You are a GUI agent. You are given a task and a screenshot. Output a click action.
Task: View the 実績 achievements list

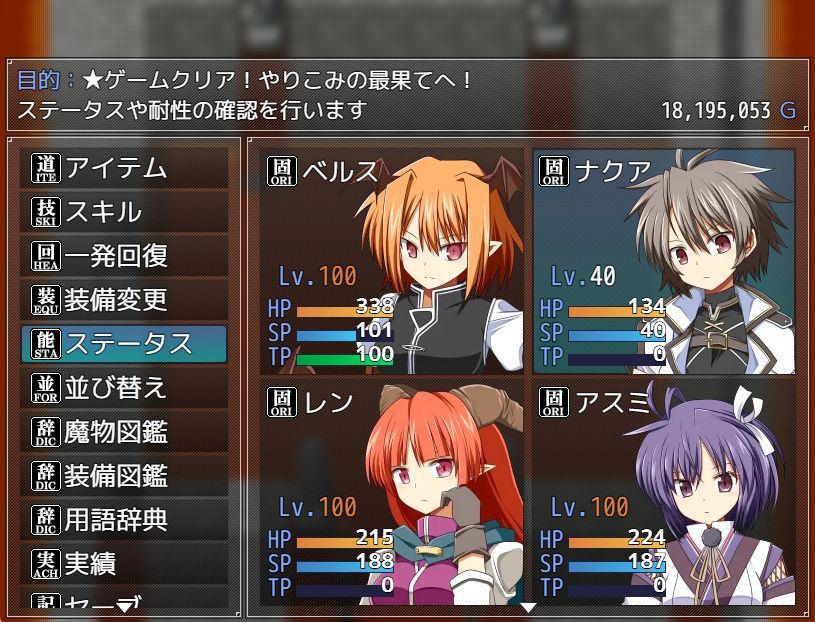click(x=124, y=564)
